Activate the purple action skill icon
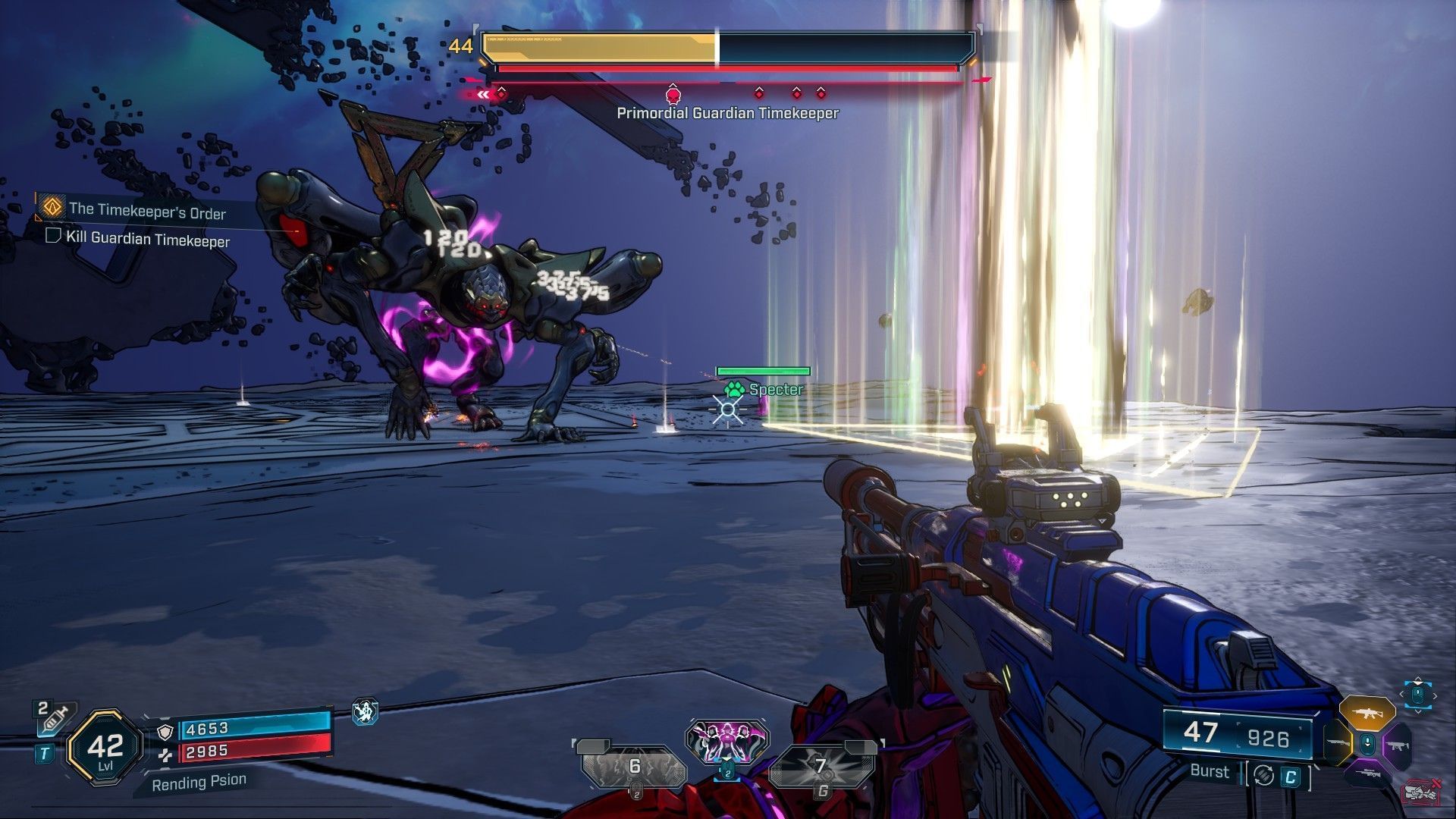Viewport: 1456px width, 819px height. [727, 742]
